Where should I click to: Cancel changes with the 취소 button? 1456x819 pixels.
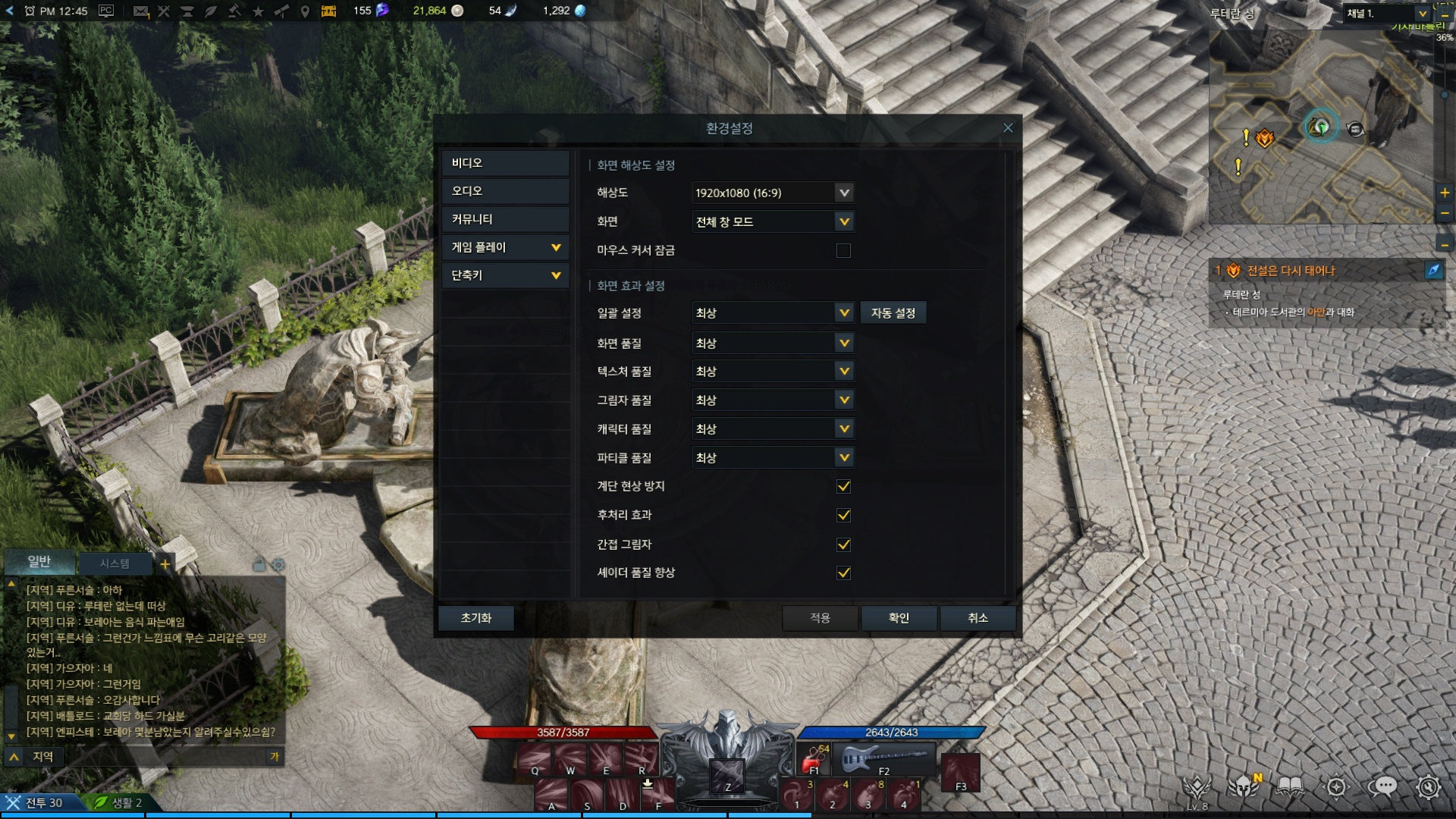(977, 618)
